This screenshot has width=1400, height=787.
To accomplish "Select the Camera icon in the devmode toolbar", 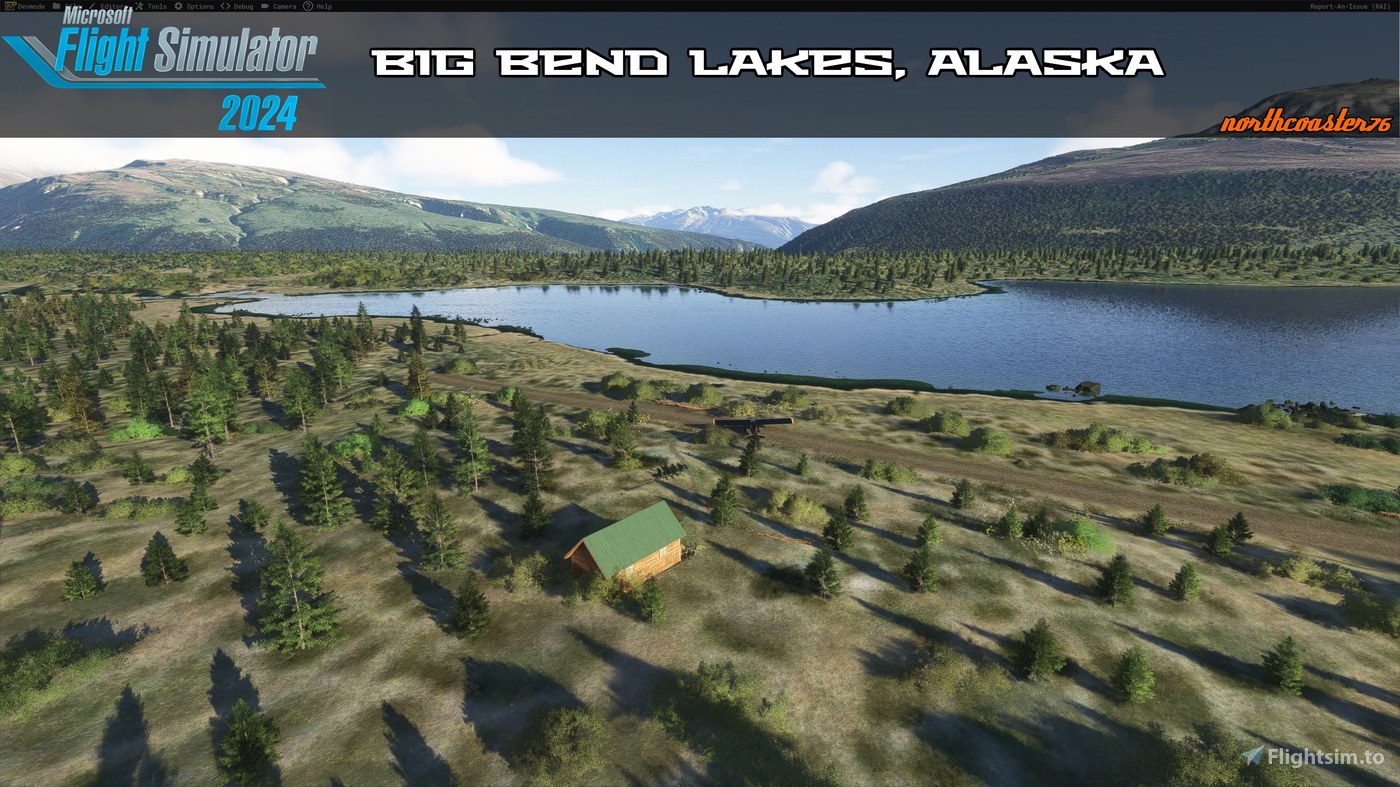I will point(266,5).
